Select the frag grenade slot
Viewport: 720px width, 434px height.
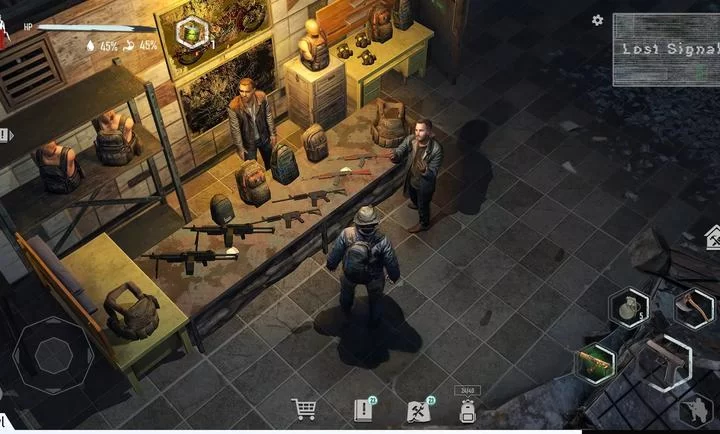(629, 306)
